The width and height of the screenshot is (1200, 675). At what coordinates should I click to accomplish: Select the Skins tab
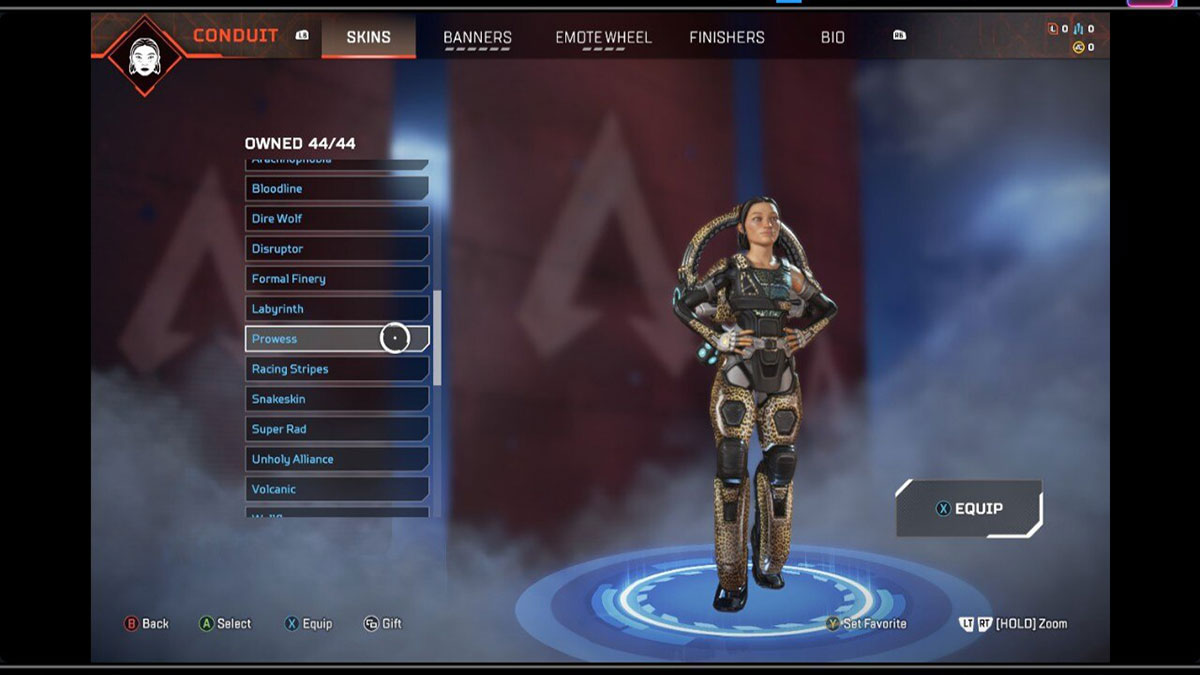coord(368,37)
